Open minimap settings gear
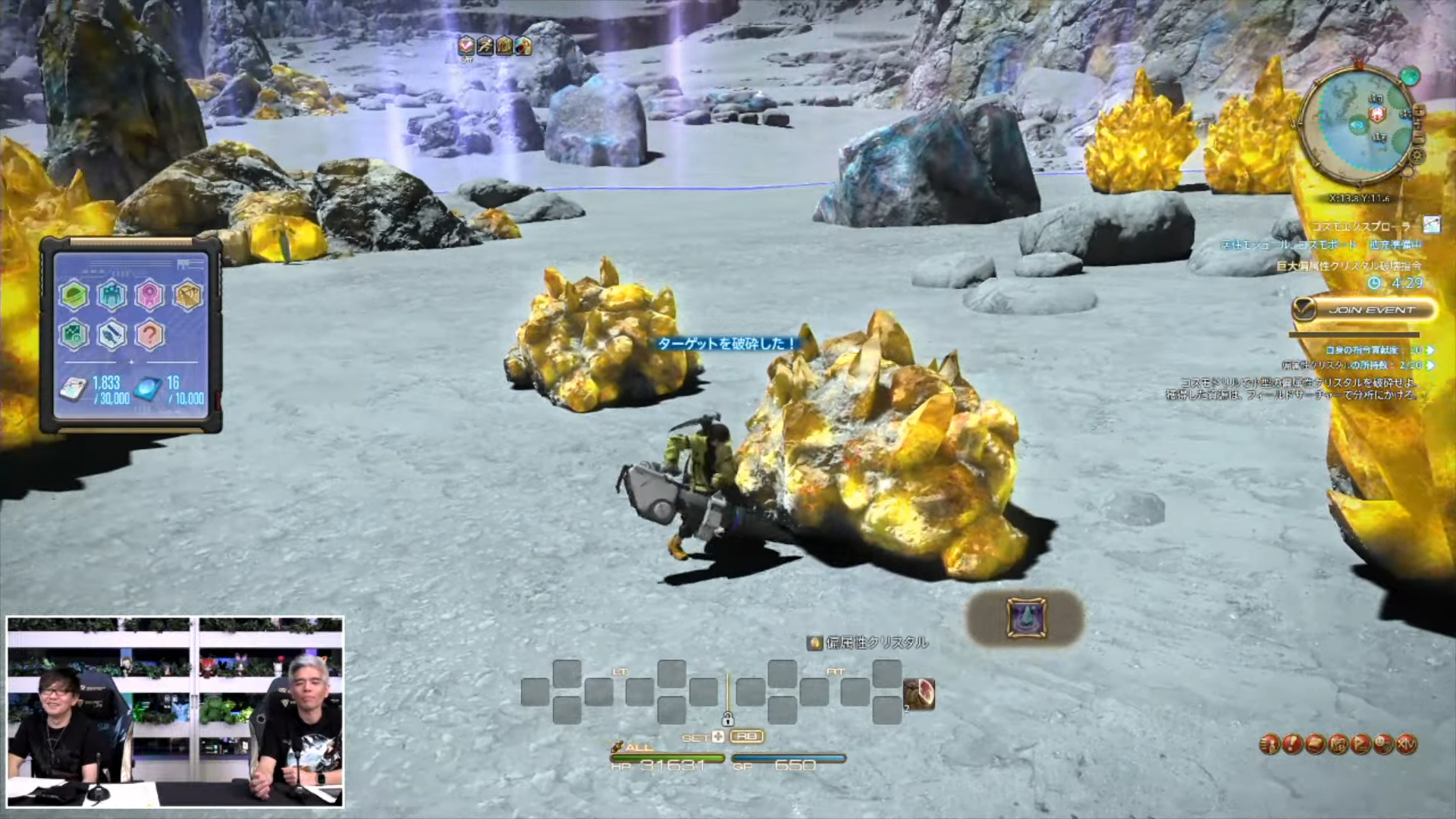 1417,155
